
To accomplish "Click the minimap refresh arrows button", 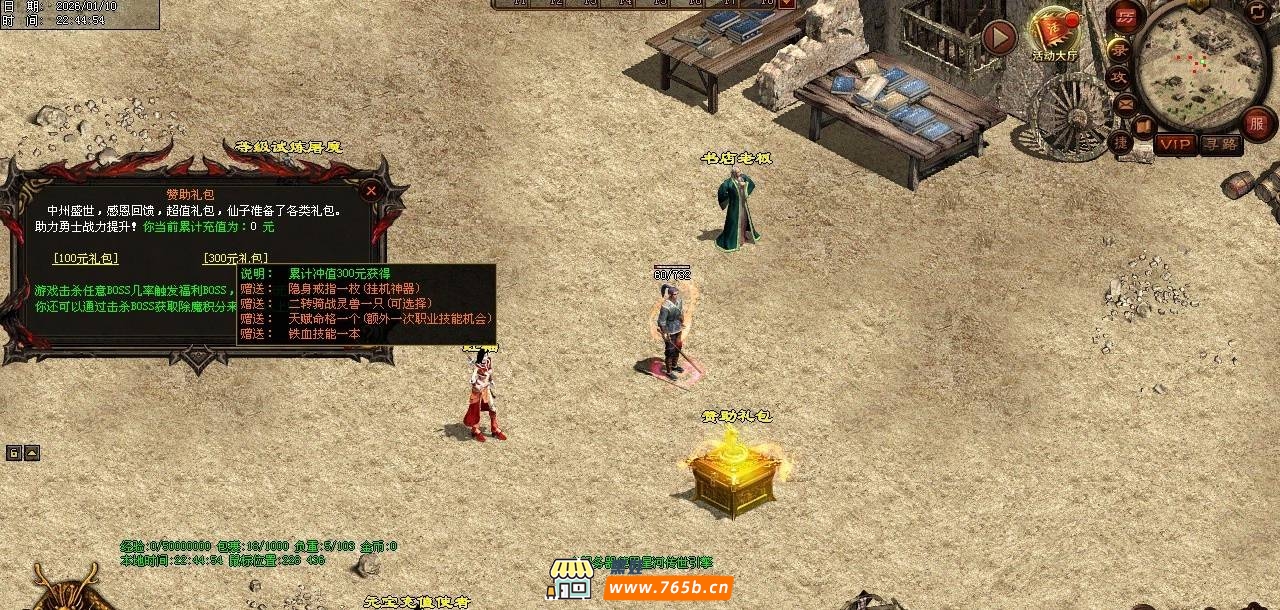I will point(1257,11).
